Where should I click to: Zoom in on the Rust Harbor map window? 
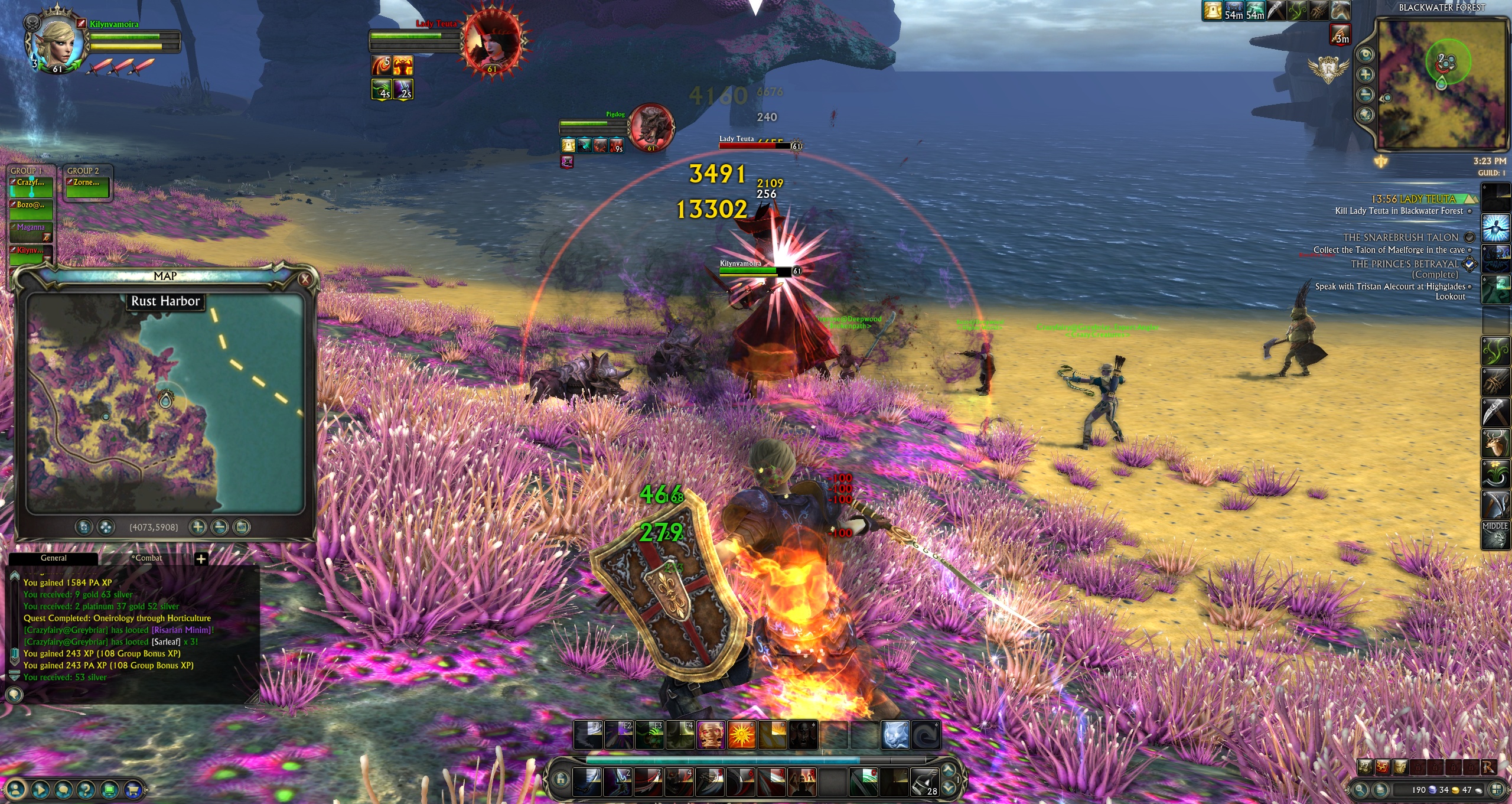point(198,527)
